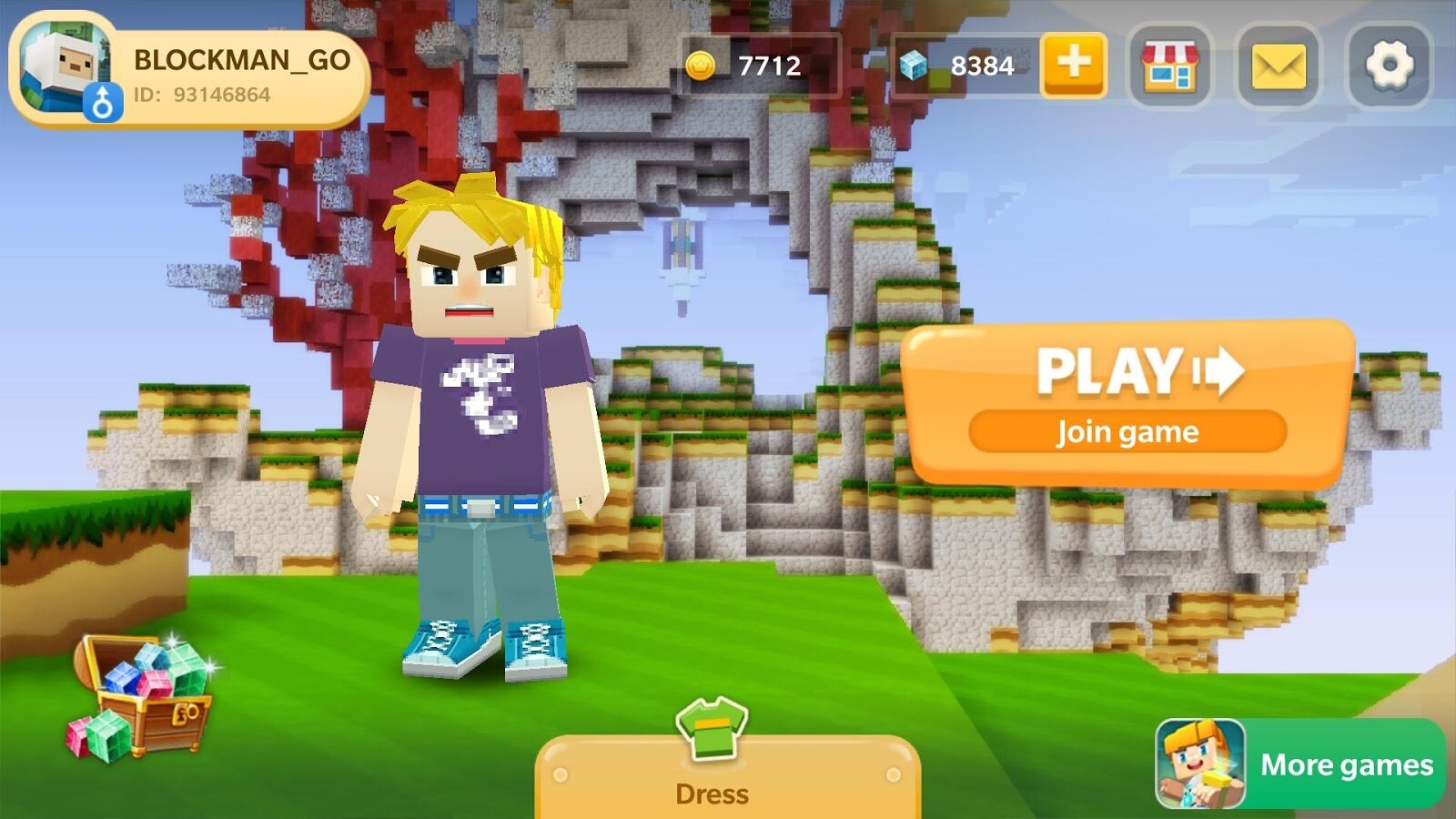1456x819 pixels.
Task: Open the shop storefront icon
Action: pyautogui.click(x=1170, y=66)
